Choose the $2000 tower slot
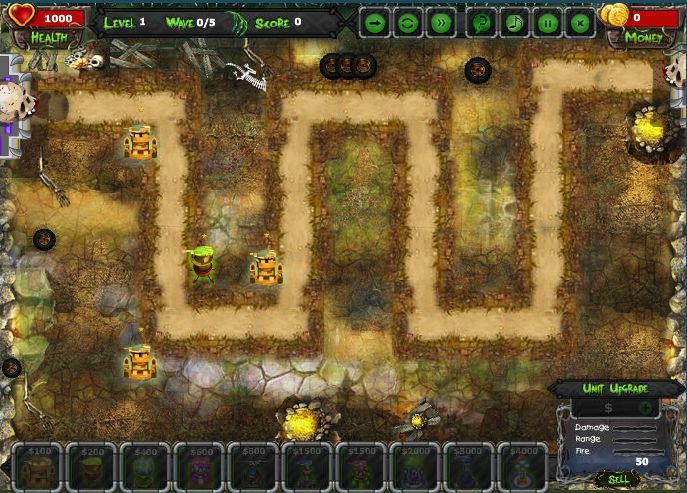 416,466
